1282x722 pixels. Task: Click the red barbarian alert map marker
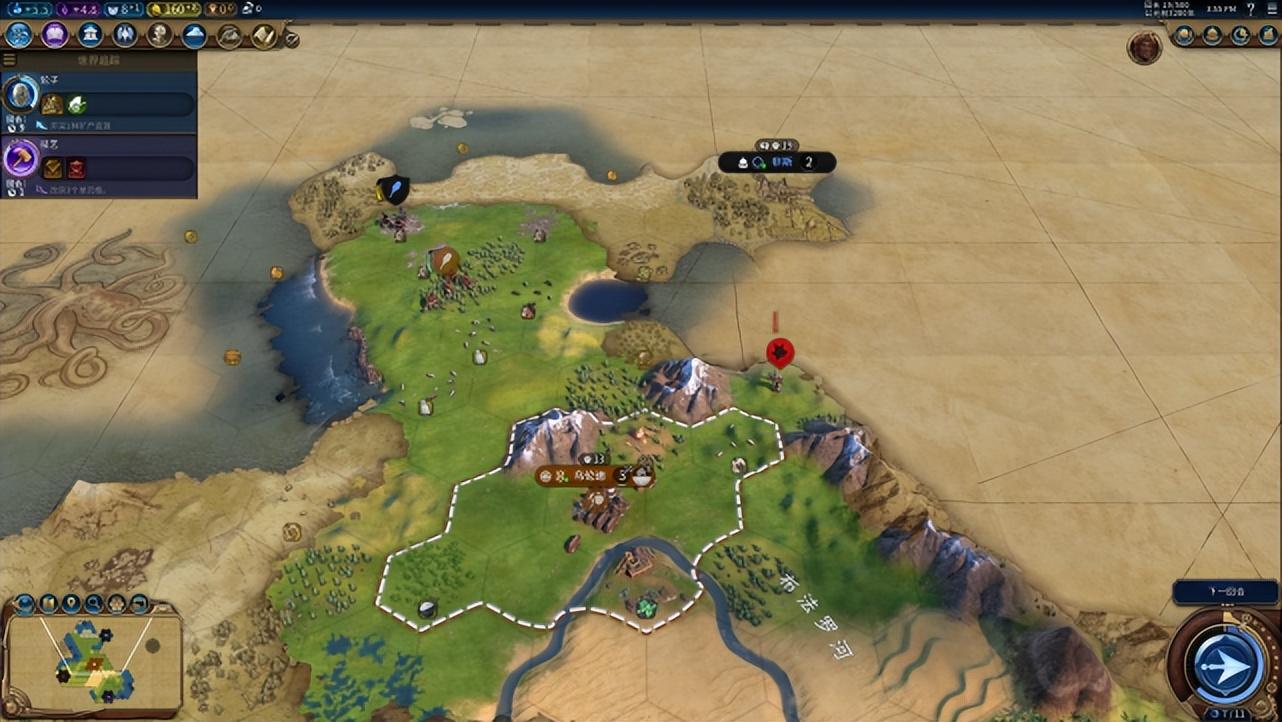click(x=779, y=352)
